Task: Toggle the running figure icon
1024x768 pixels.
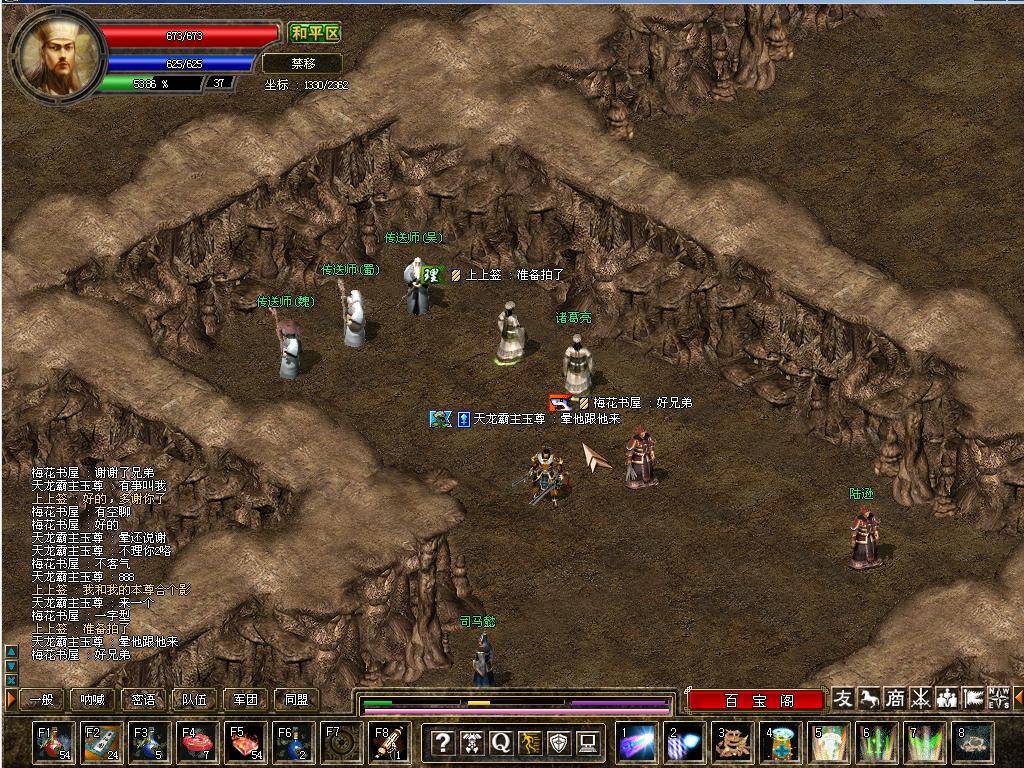Action: [530, 743]
